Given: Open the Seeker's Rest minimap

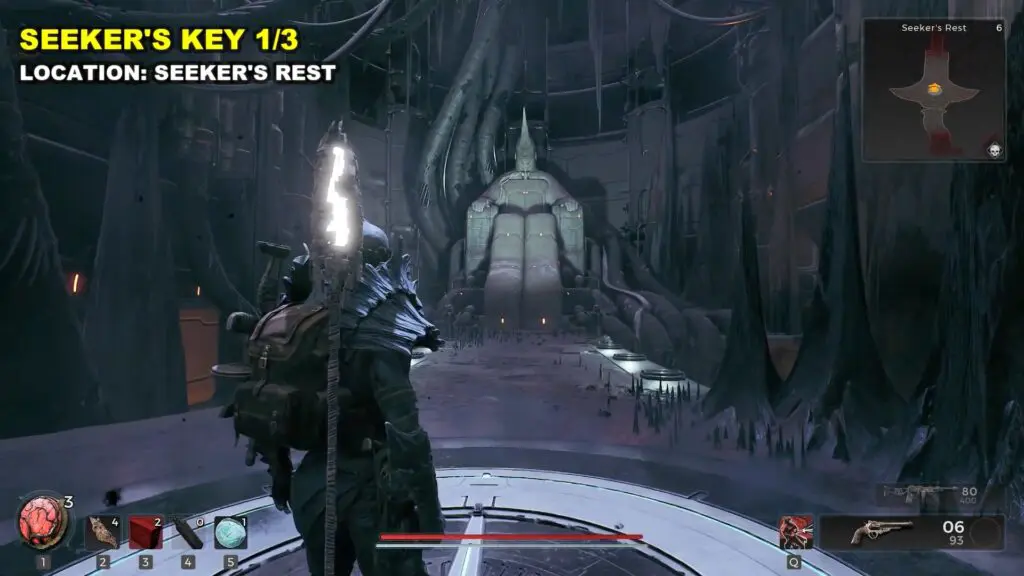Looking at the screenshot, I should [933, 90].
